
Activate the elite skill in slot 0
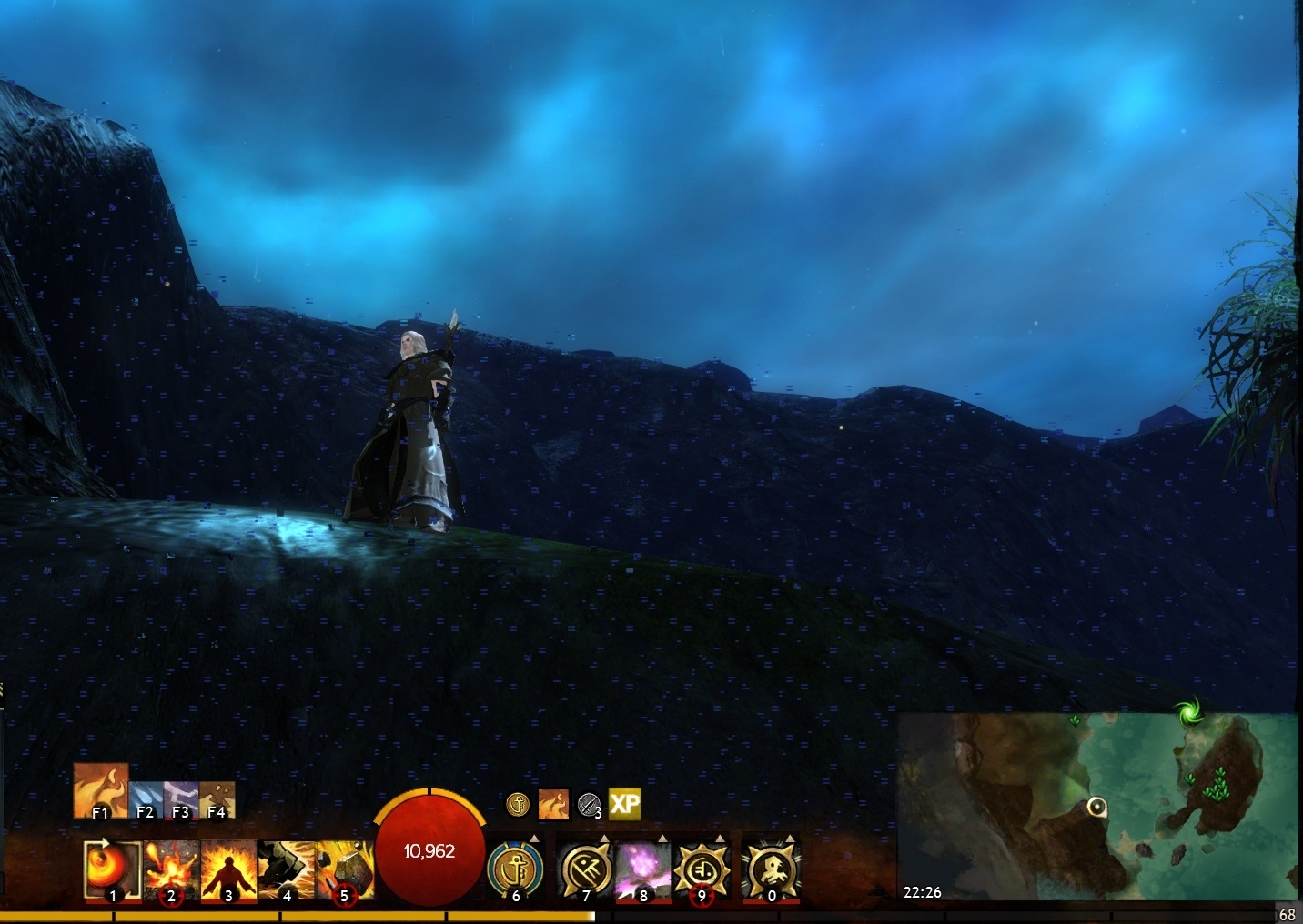(x=771, y=869)
